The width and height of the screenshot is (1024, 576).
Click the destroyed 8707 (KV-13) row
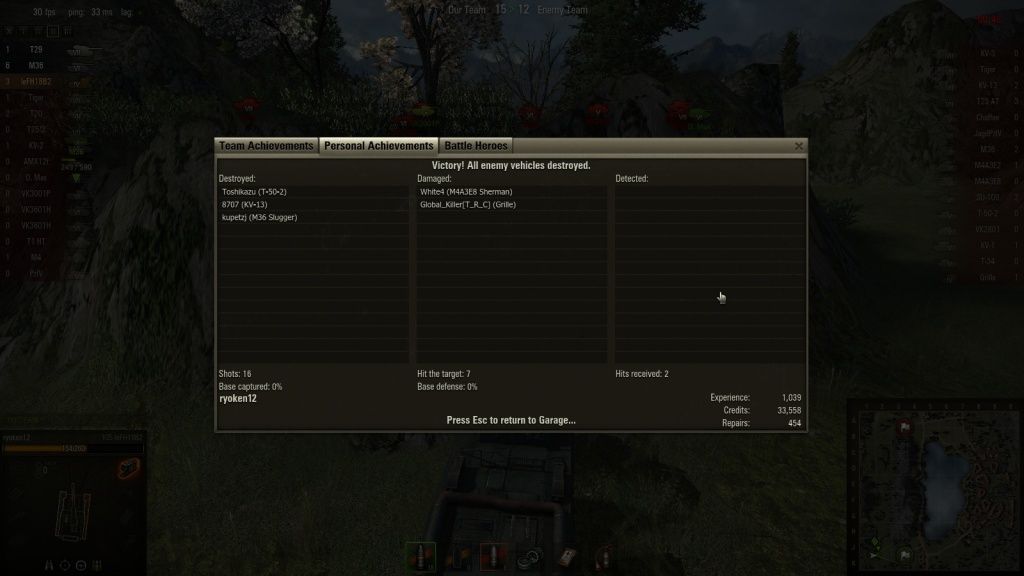245,204
